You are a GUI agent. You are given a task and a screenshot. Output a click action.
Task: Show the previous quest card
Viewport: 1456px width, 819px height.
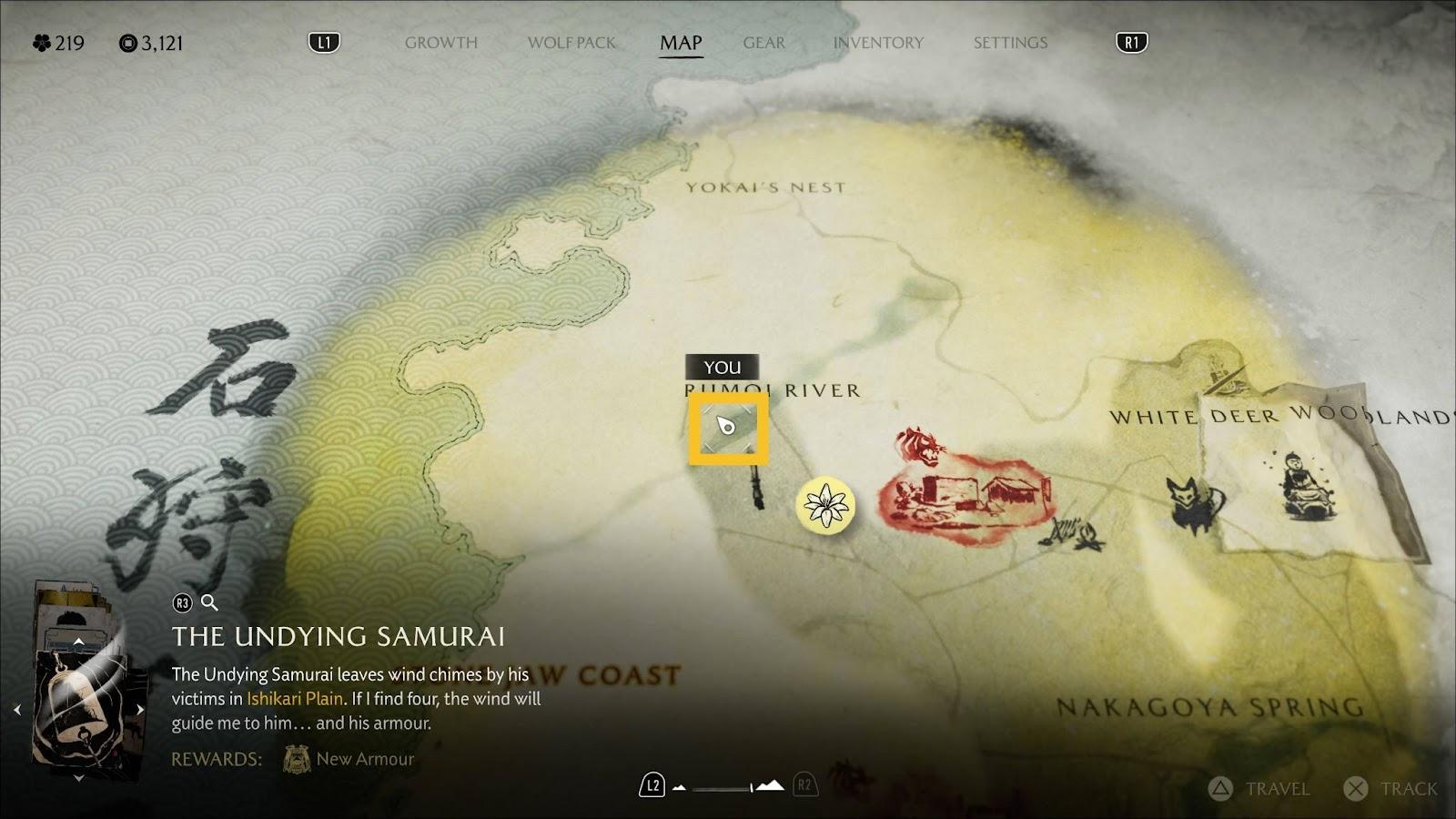click(x=17, y=710)
